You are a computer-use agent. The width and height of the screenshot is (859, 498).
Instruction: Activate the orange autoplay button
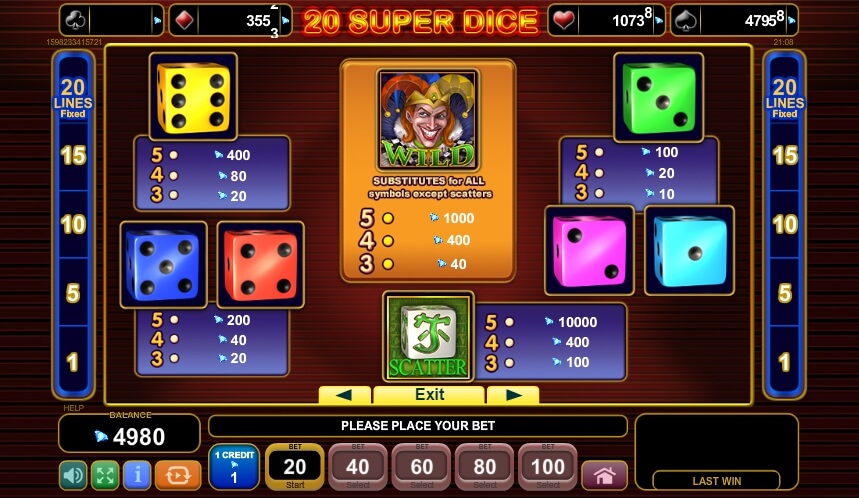(x=170, y=473)
